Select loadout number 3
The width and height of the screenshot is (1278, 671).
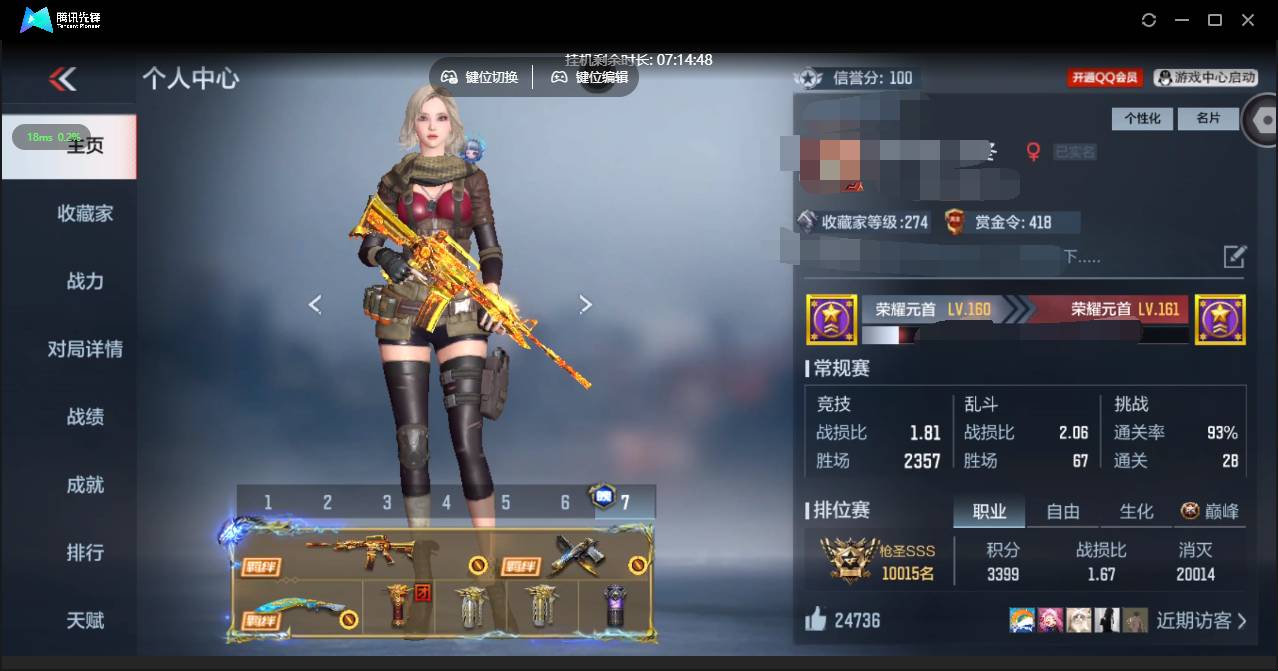(387, 502)
